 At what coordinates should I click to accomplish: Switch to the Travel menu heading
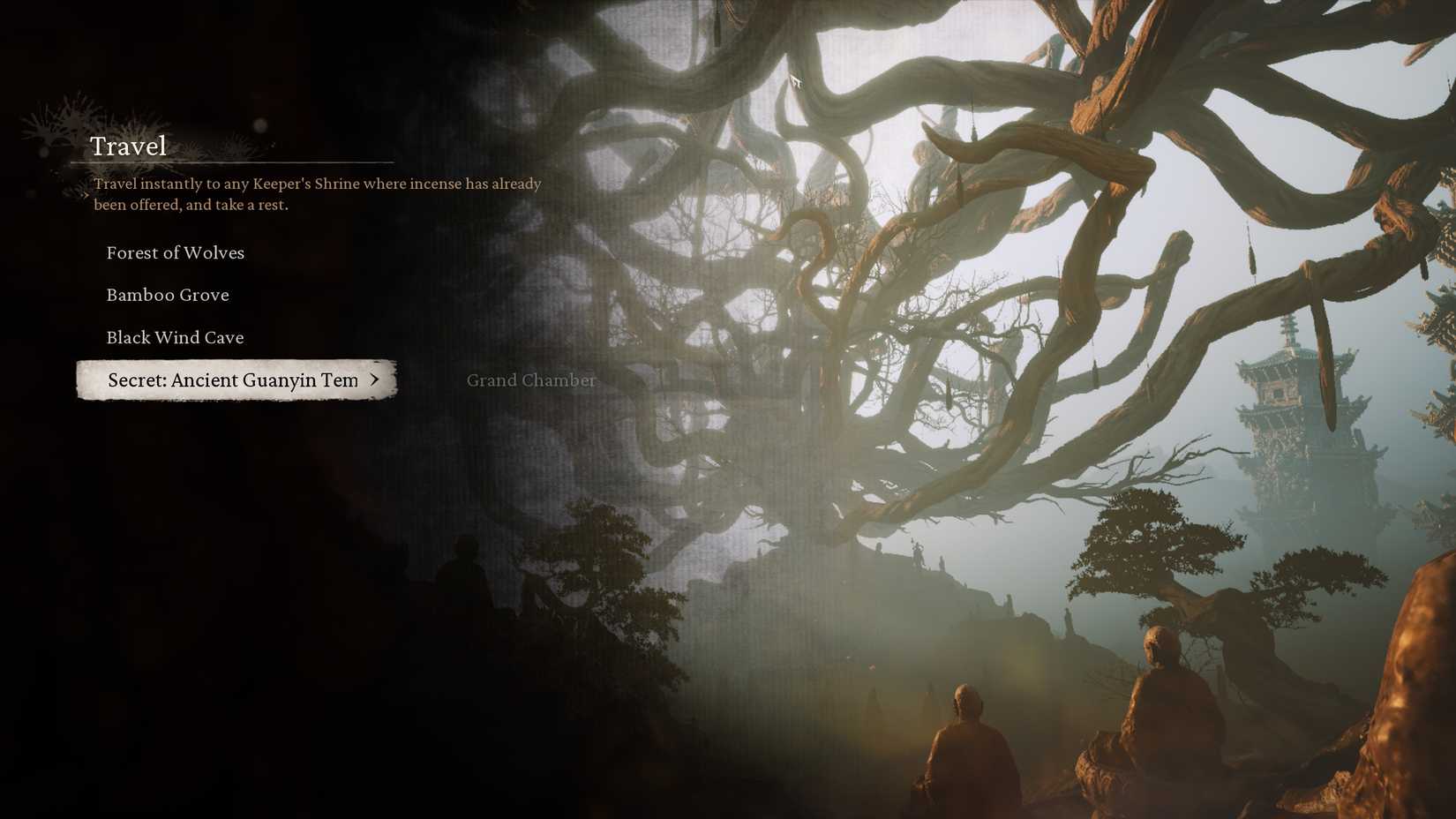pos(128,146)
